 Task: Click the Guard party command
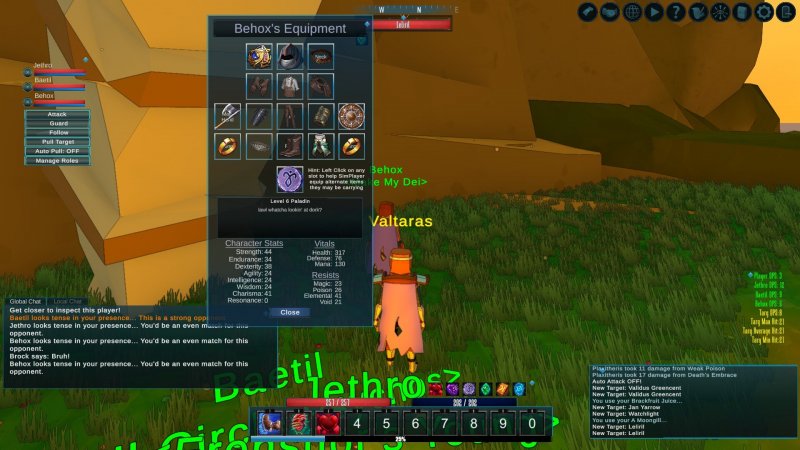click(x=57, y=123)
